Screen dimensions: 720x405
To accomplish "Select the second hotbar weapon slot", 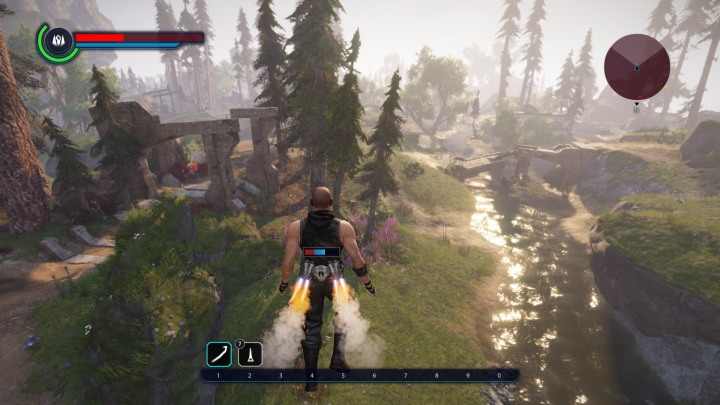I will pyautogui.click(x=249, y=354).
